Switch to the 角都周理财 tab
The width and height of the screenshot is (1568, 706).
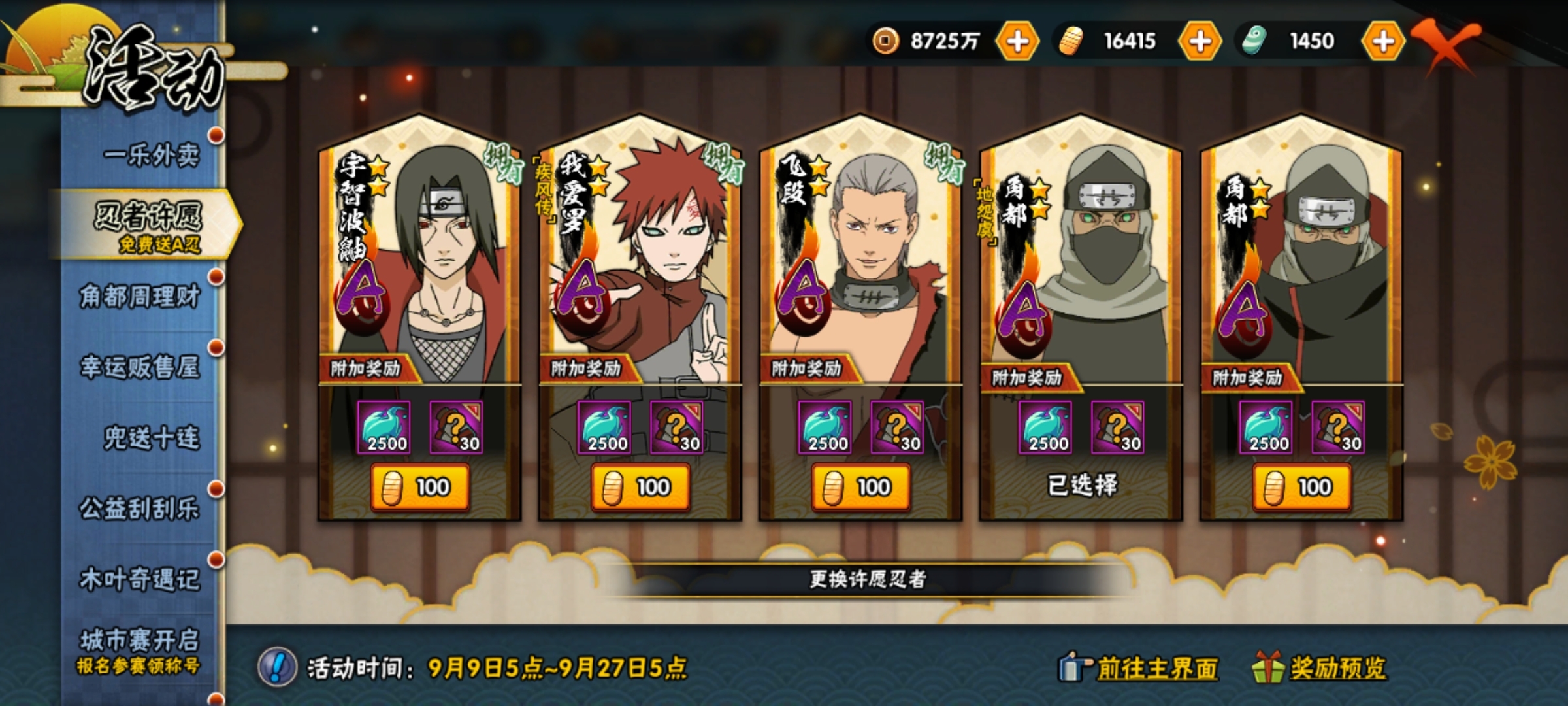tap(140, 297)
